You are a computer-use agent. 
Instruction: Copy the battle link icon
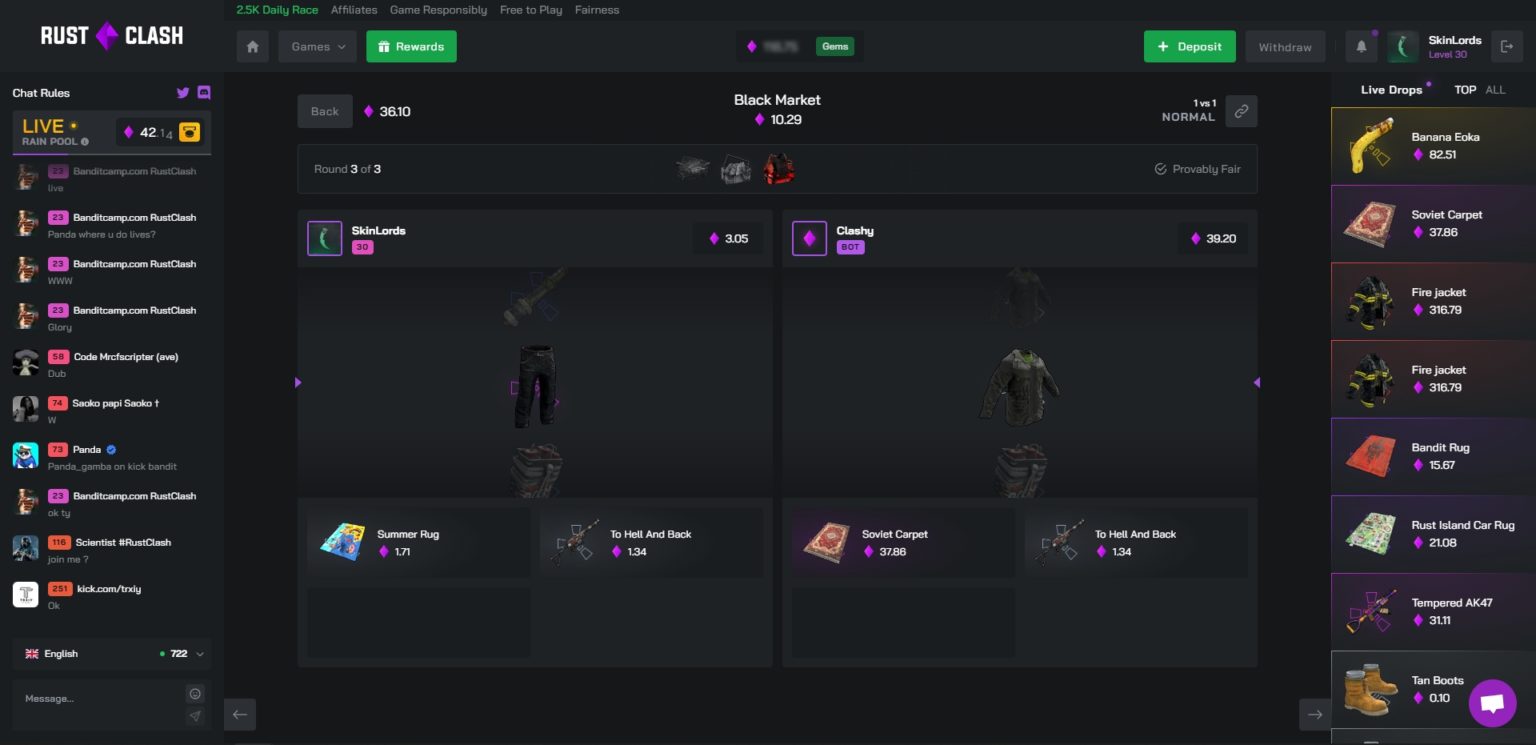coord(1241,112)
